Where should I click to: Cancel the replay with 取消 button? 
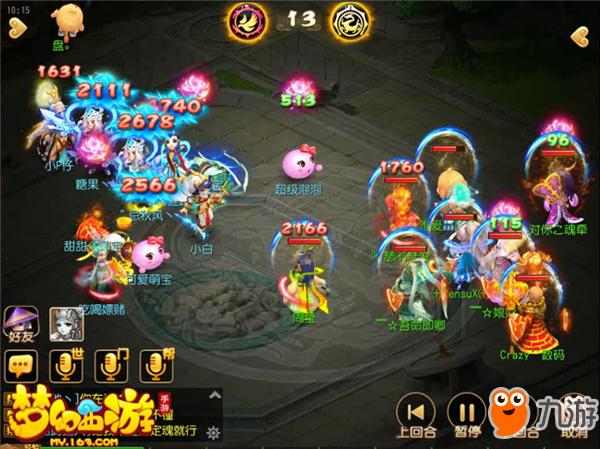574,412
